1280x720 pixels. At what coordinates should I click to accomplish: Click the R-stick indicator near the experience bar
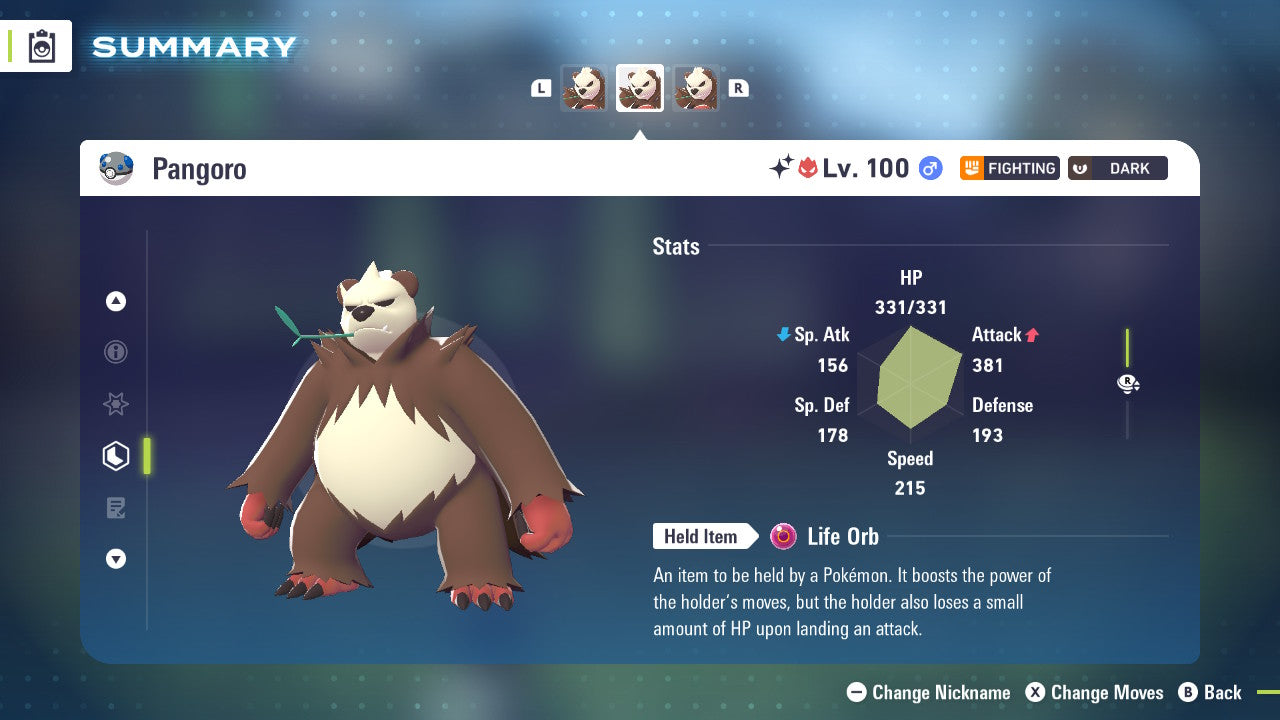point(1127,383)
